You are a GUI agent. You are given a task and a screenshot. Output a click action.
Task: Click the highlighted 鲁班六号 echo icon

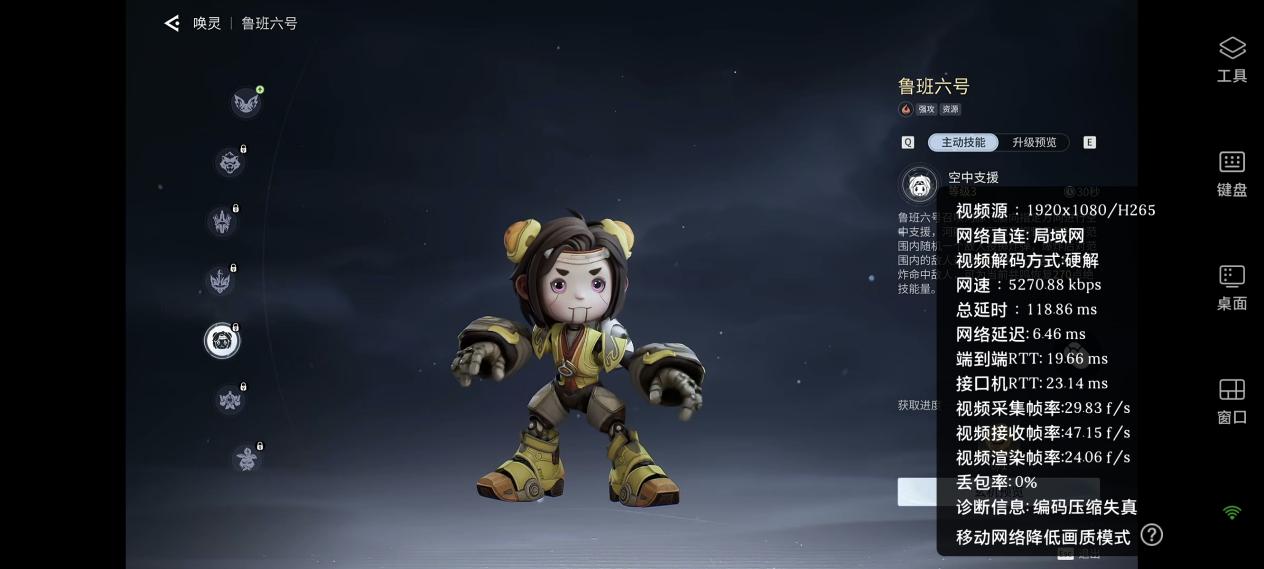click(x=222, y=341)
